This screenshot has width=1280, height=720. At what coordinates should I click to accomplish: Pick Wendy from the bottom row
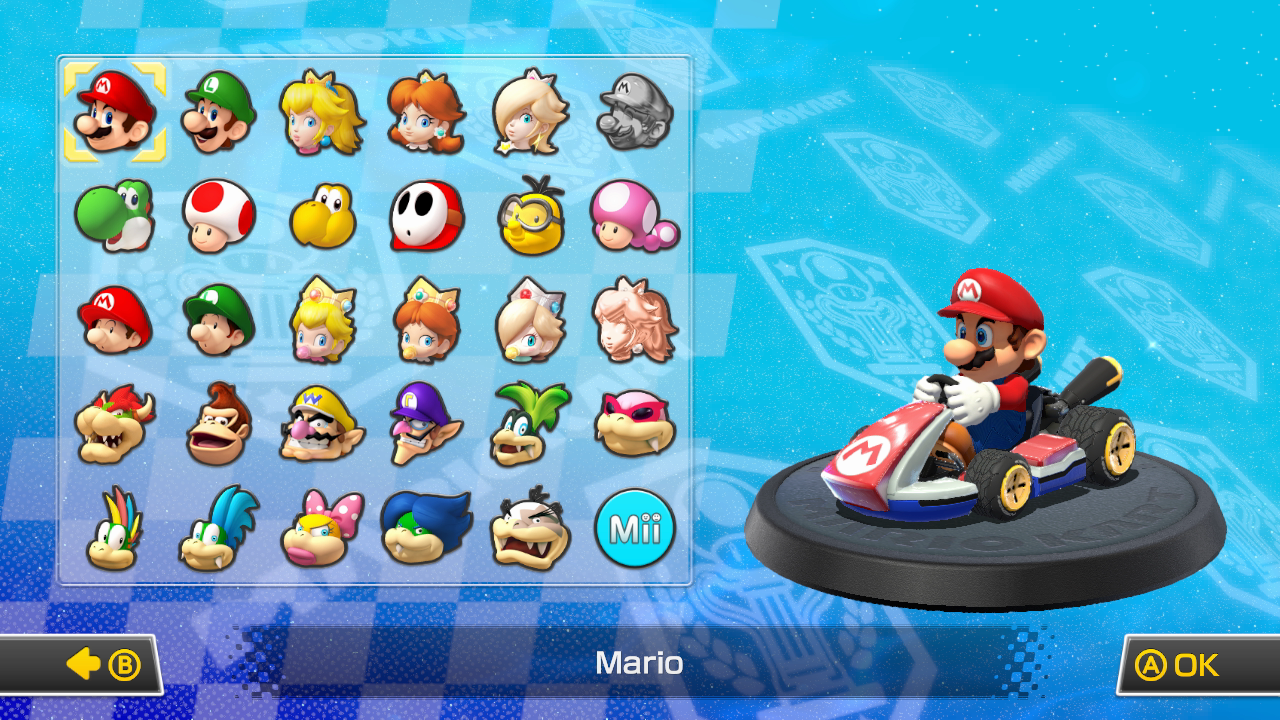click(322, 530)
